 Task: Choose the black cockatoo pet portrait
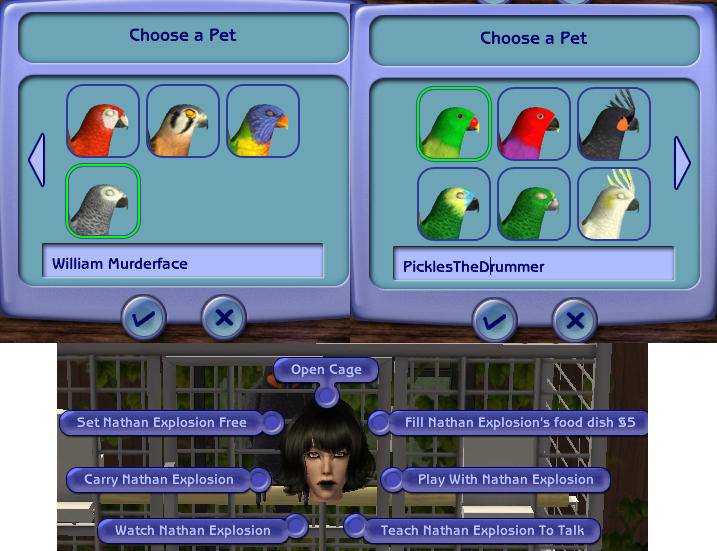point(614,124)
